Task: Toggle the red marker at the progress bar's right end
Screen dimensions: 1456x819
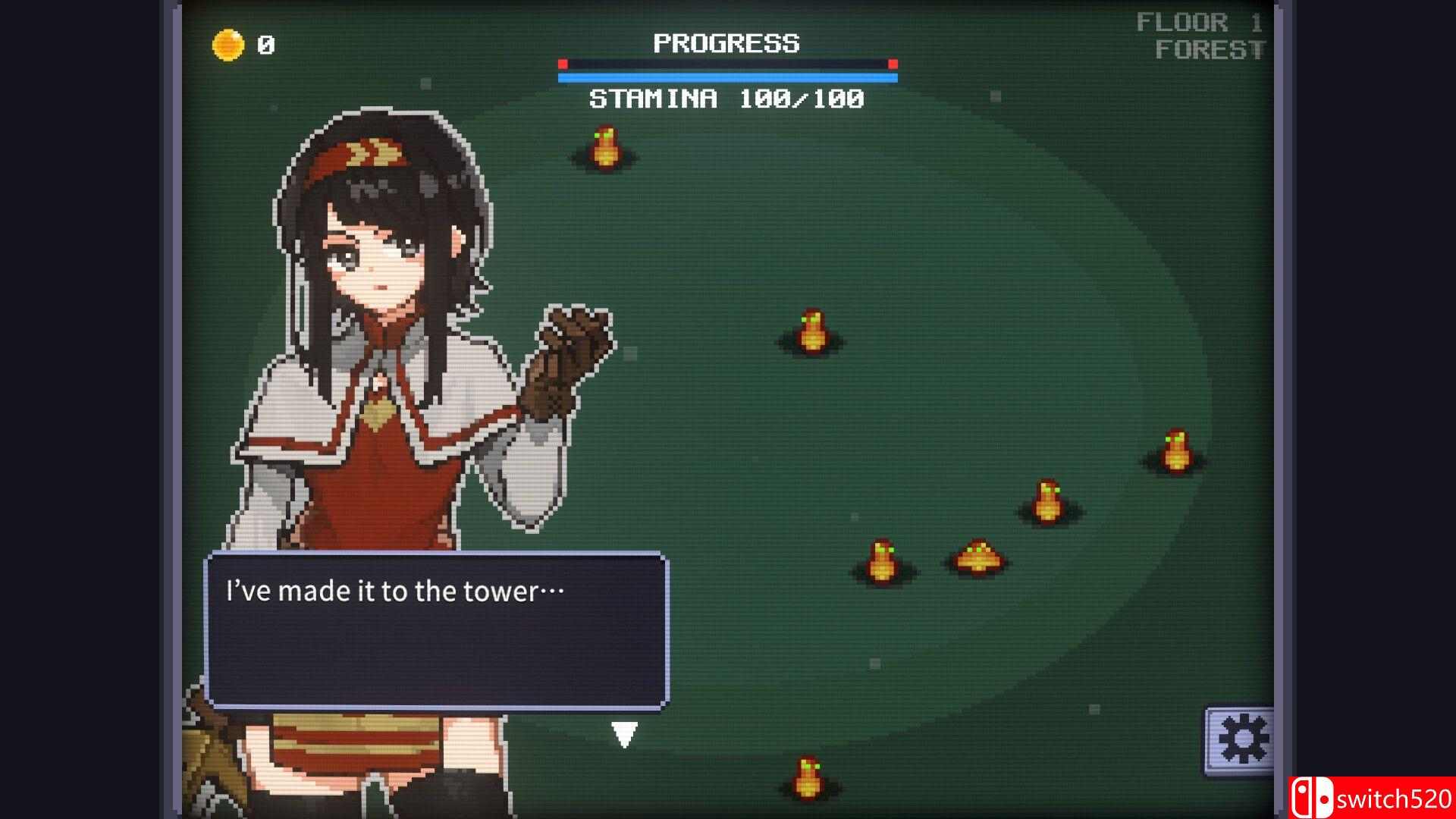Action: [x=891, y=65]
